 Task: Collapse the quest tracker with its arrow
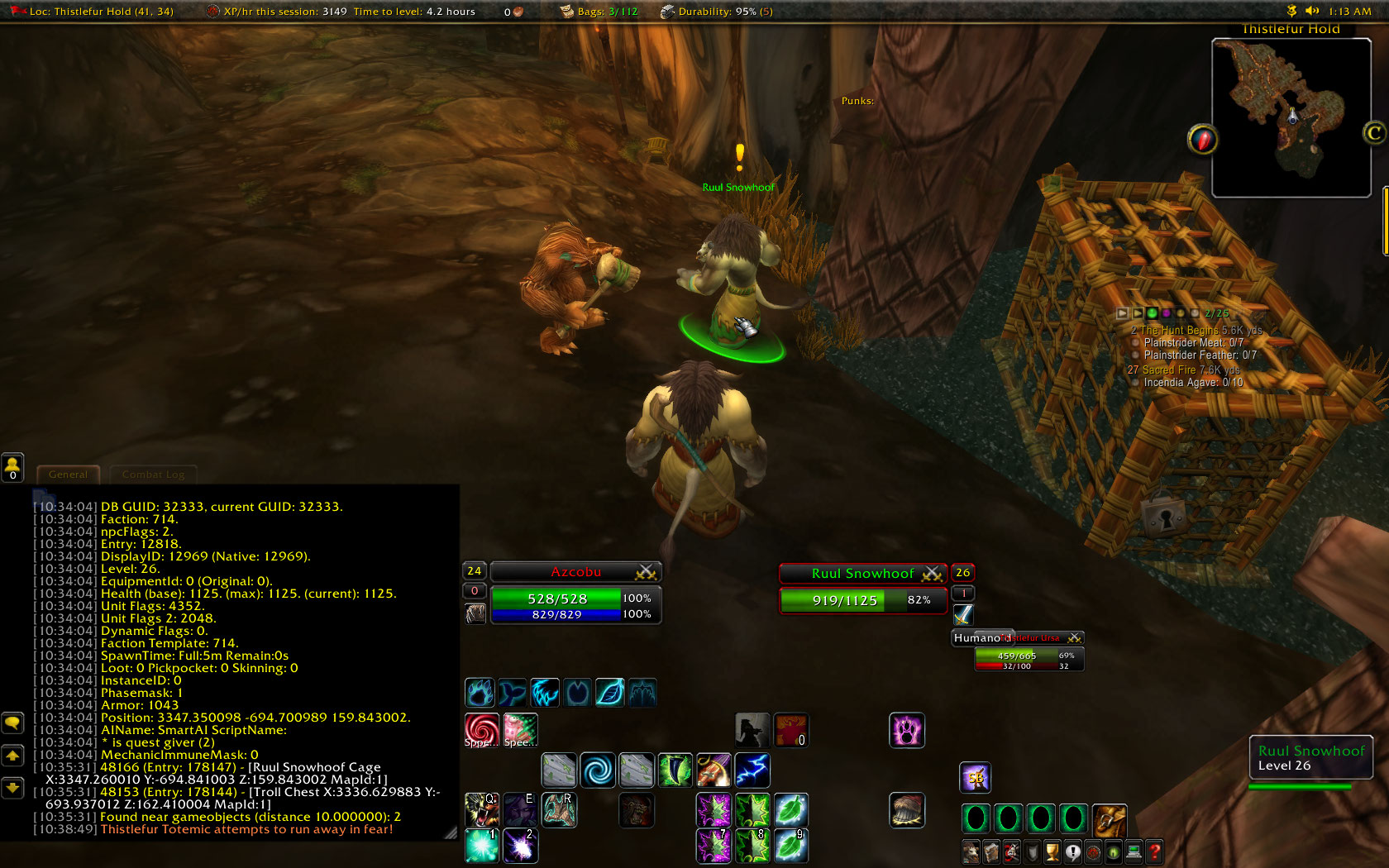point(1122,313)
